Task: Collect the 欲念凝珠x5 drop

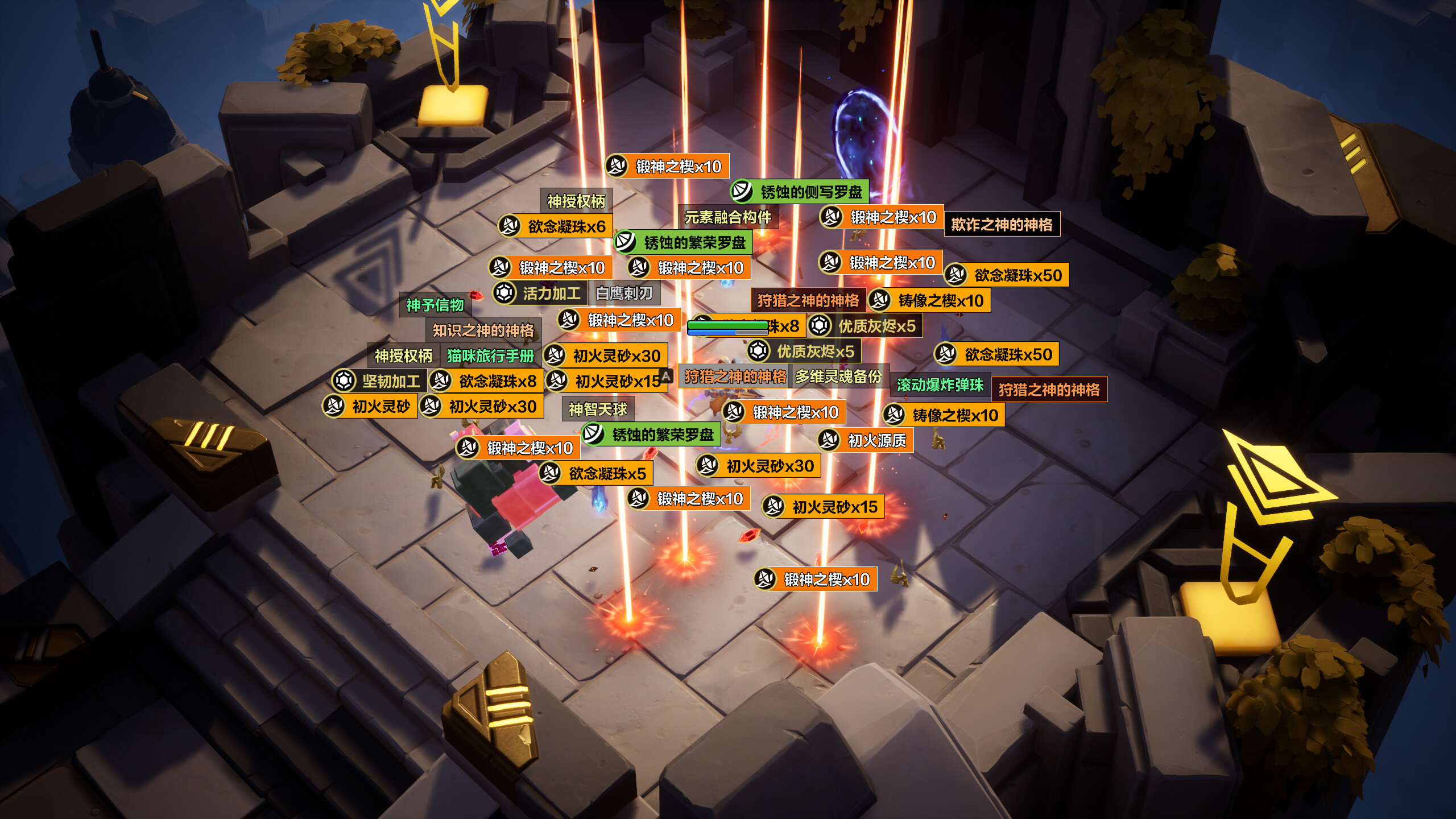Action: [607, 473]
